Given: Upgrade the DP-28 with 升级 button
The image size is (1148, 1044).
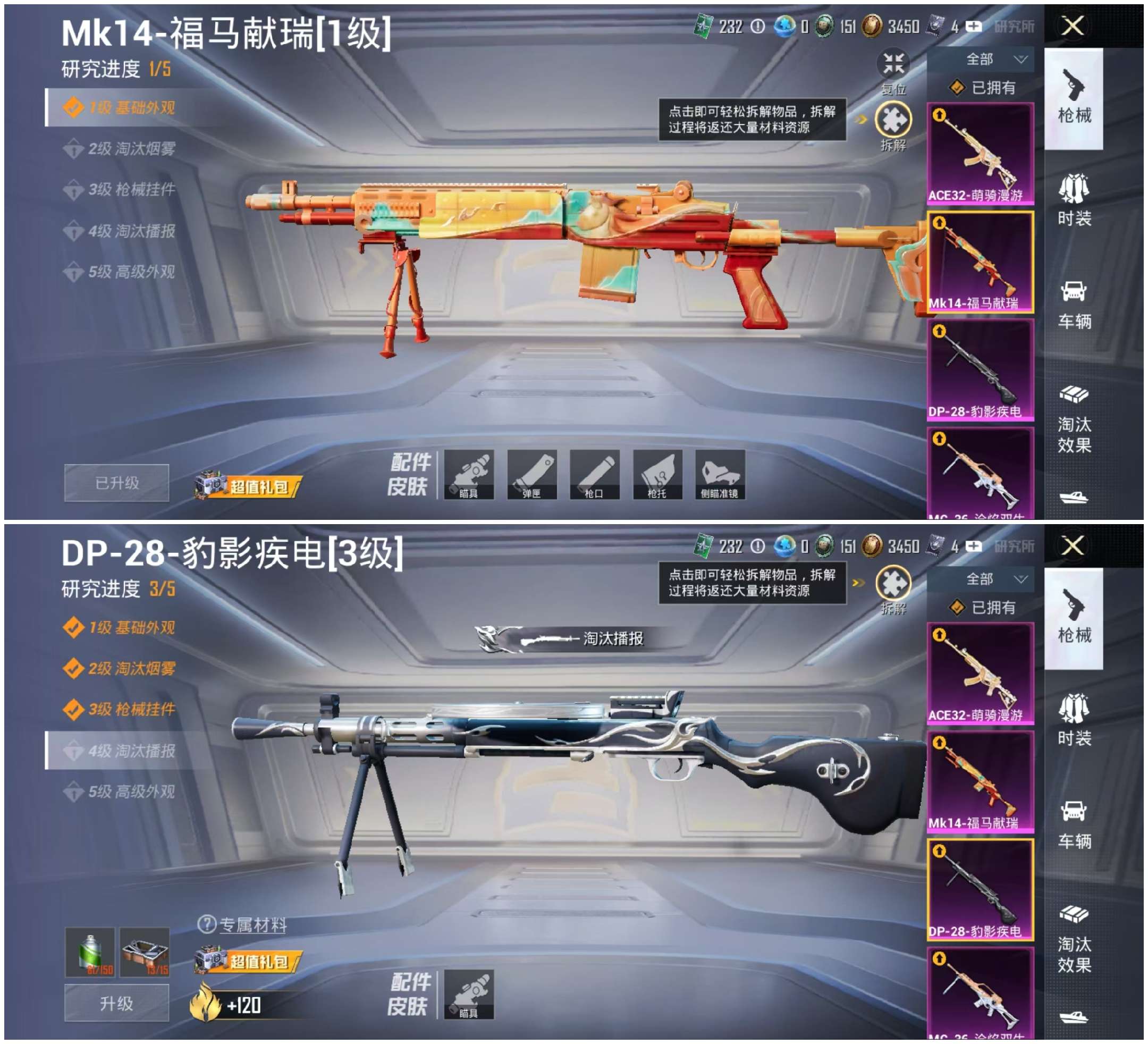Looking at the screenshot, I should click(117, 1004).
